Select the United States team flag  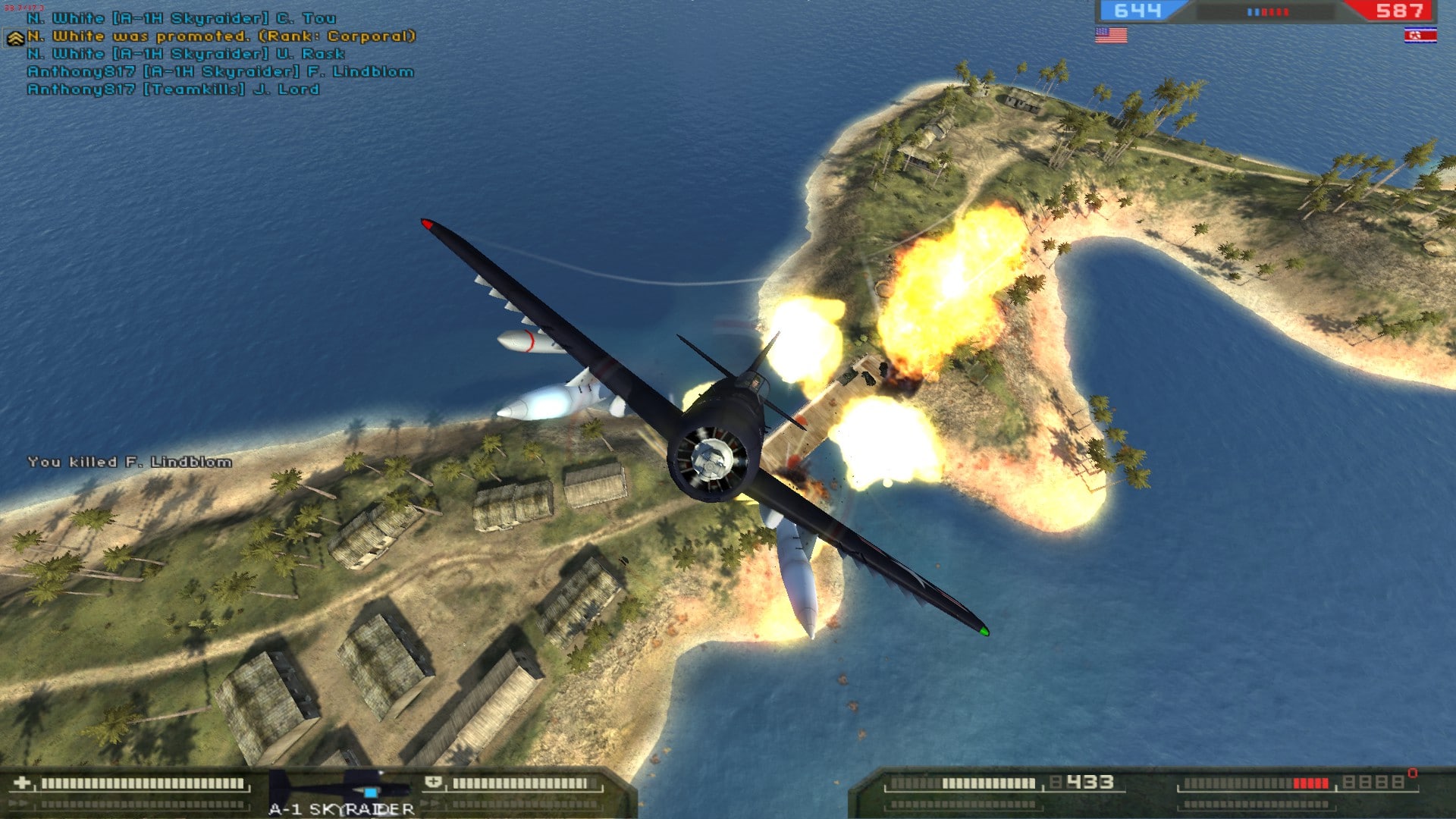(1111, 35)
